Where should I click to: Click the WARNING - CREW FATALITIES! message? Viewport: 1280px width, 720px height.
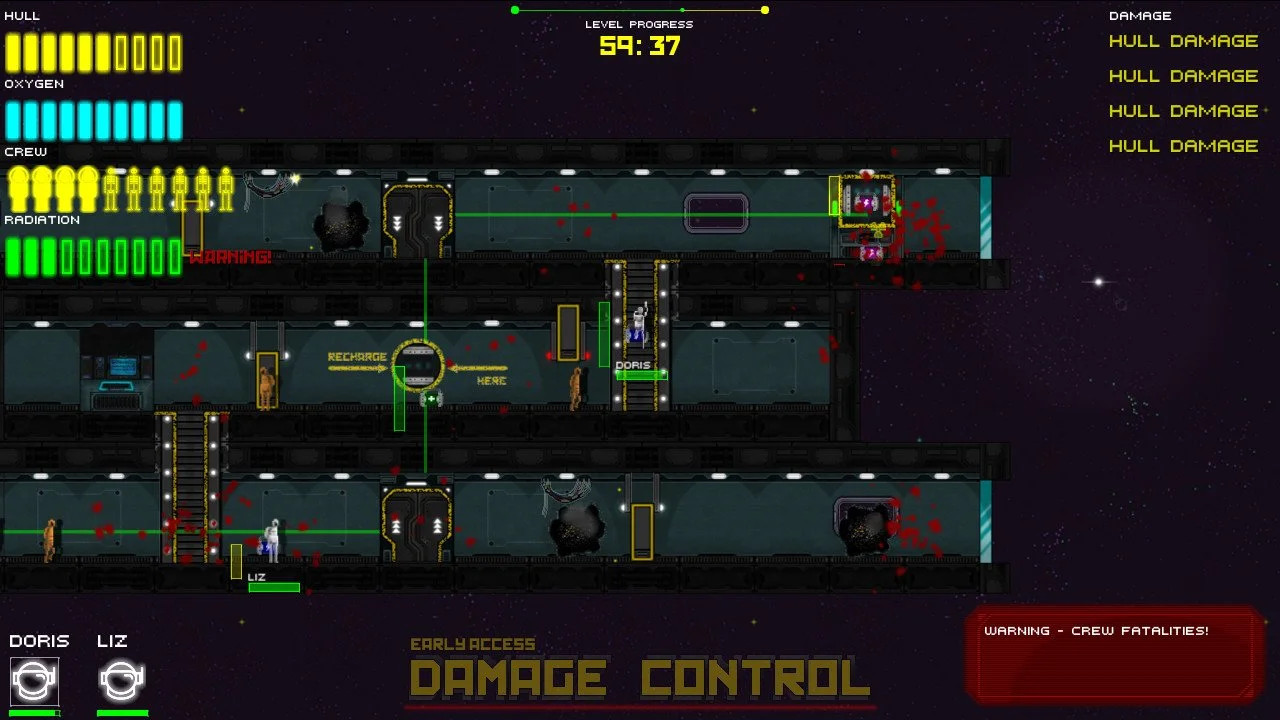coord(1097,631)
